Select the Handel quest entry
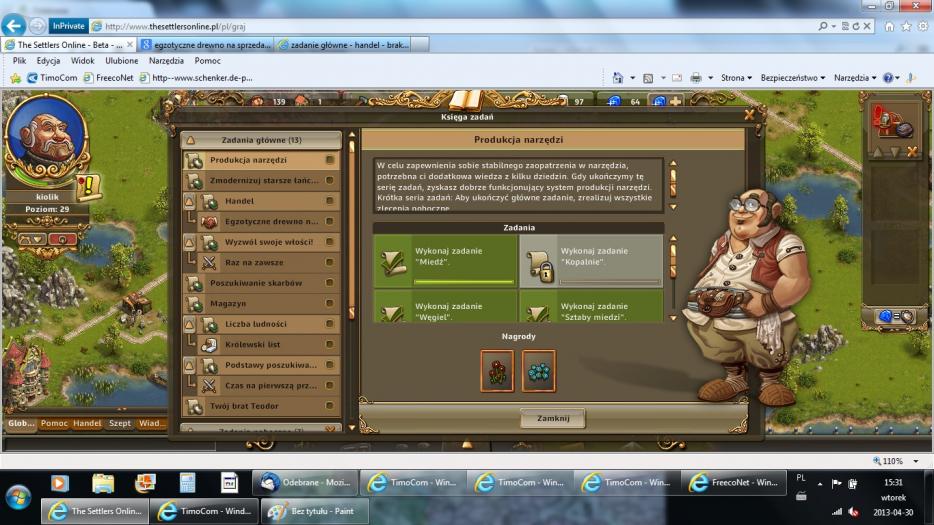Viewport: 934px width, 525px height. (262, 201)
